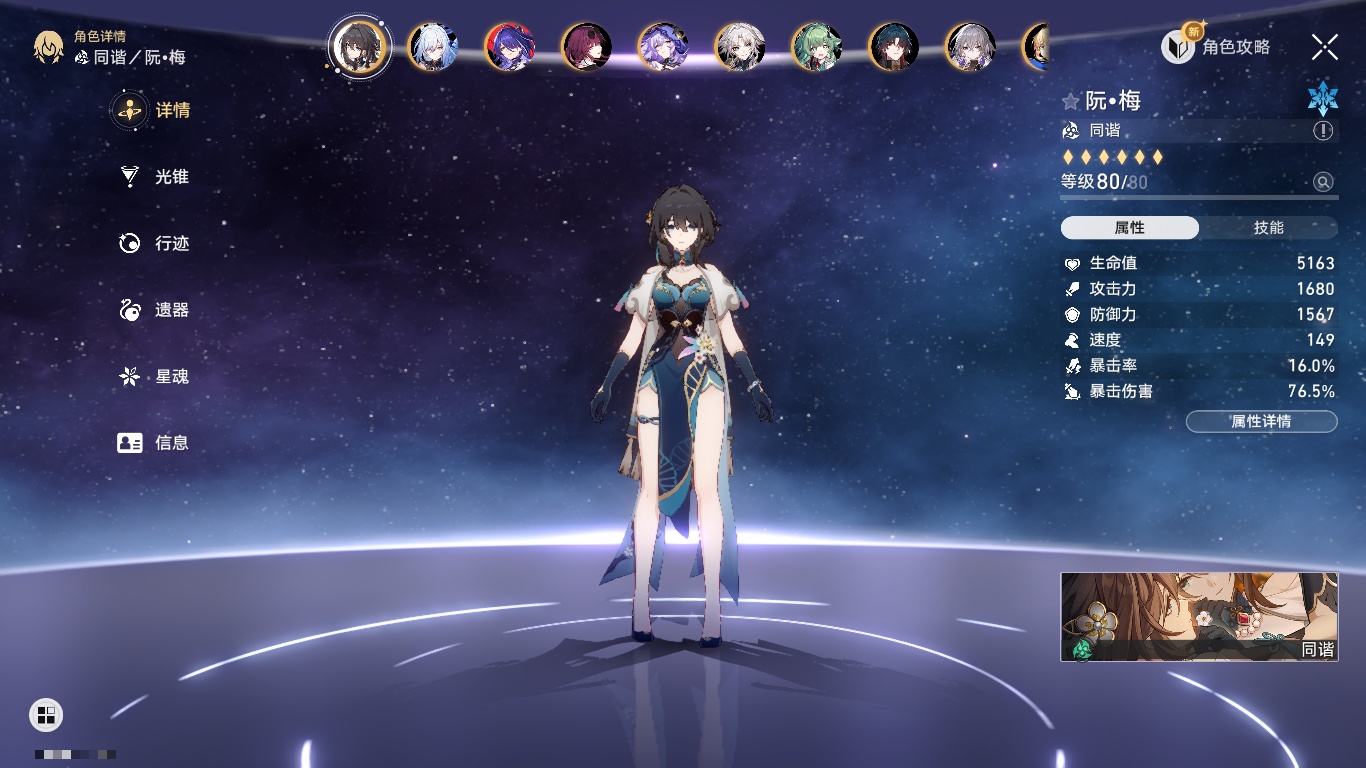This screenshot has height=768, width=1366.
Task: Open the four-square grid menu button
Action: 46,714
